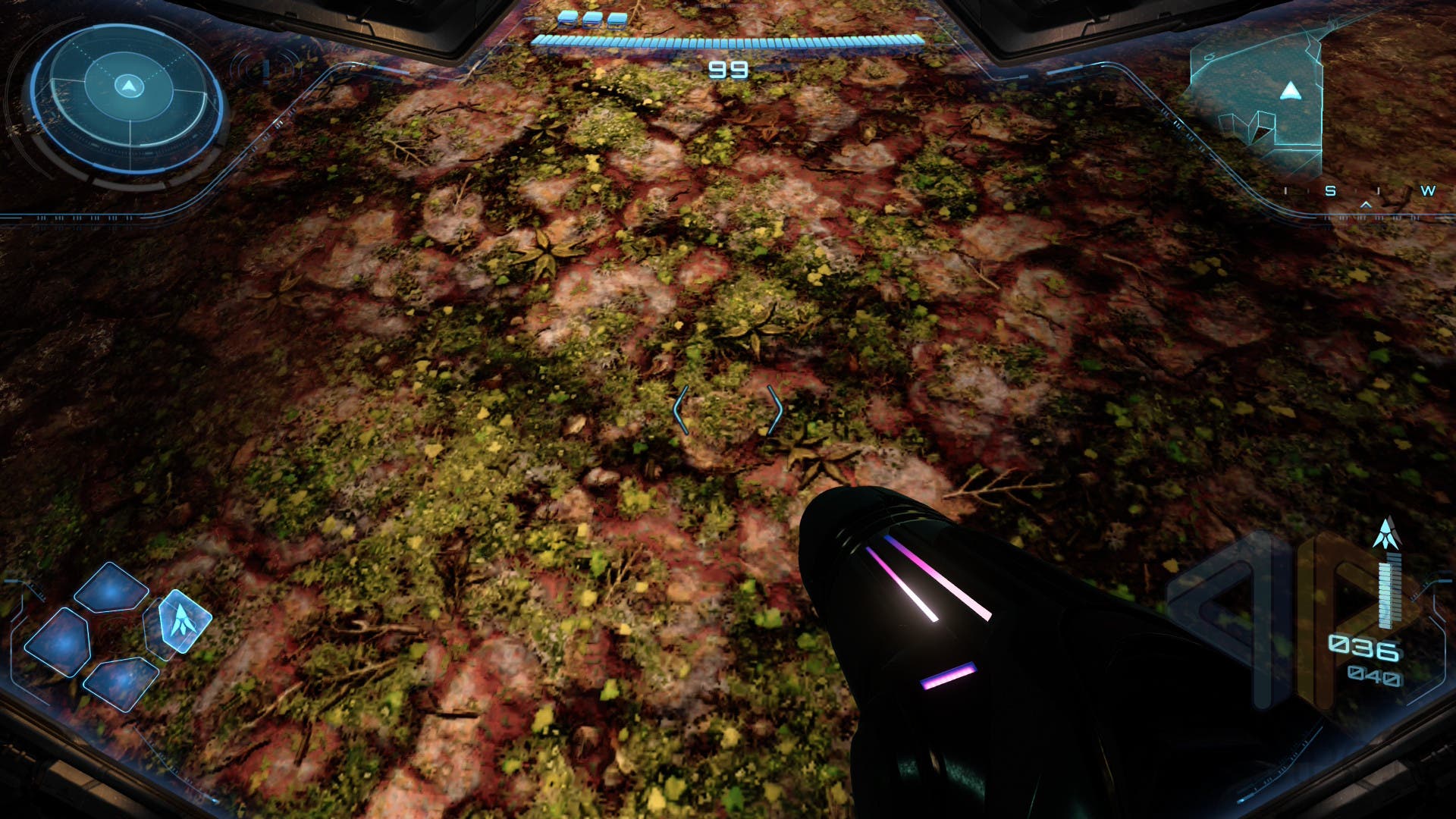Select the highlighted missile slot in weapon selector
Image resolution: width=1456 pixels, height=819 pixels.
point(183,621)
